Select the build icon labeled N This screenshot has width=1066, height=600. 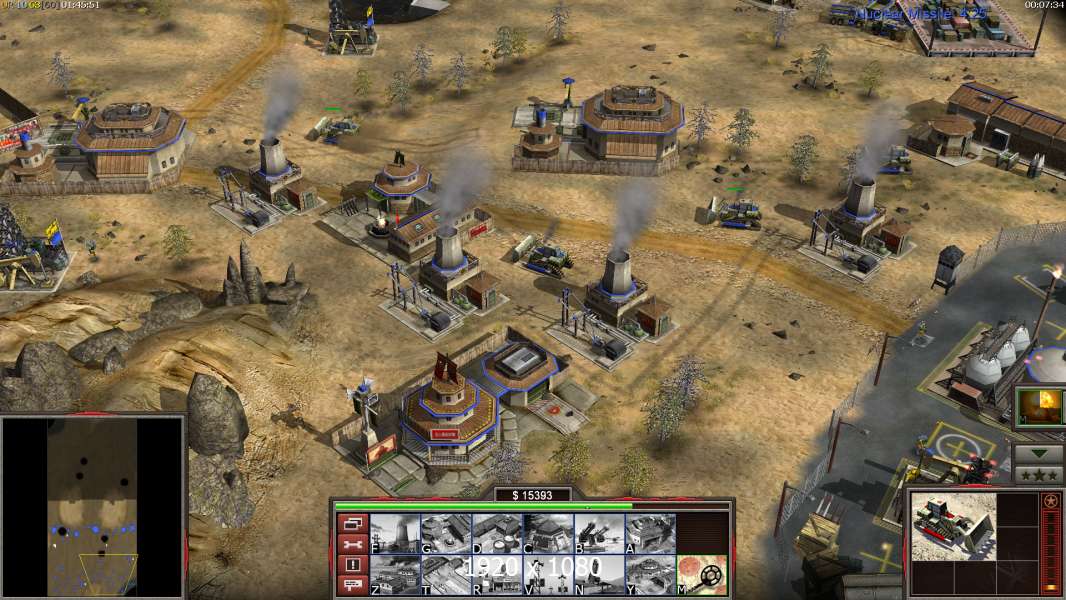pos(599,574)
